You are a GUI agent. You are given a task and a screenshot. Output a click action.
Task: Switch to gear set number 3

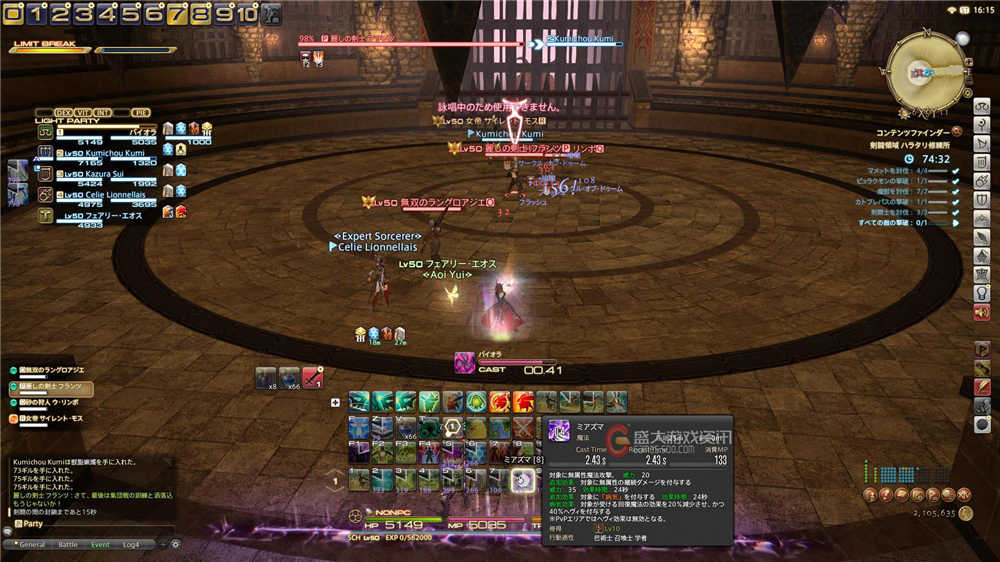click(83, 14)
